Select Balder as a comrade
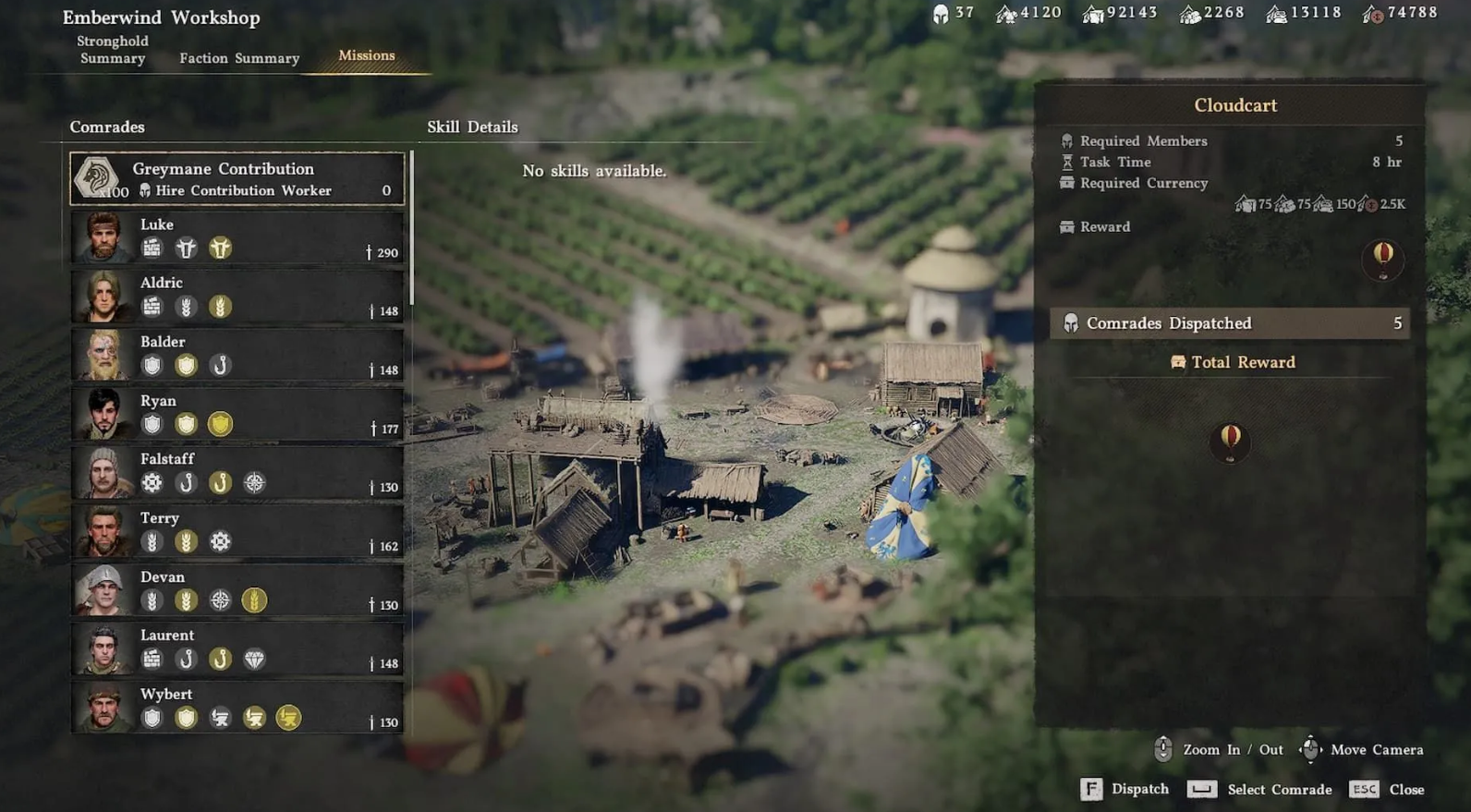Image resolution: width=1471 pixels, height=812 pixels. point(237,355)
